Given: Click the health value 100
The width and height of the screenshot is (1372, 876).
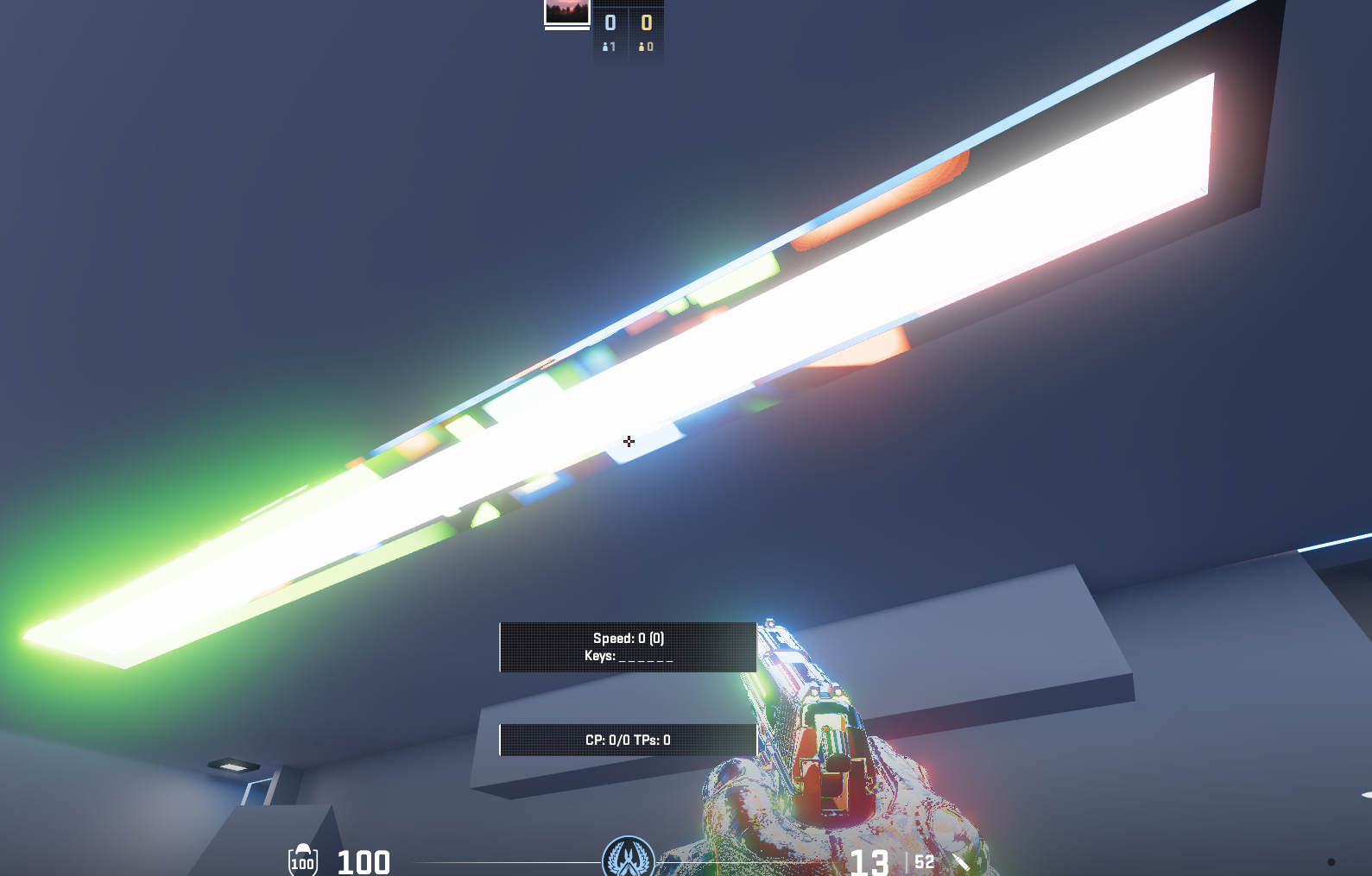Looking at the screenshot, I should tap(364, 861).
